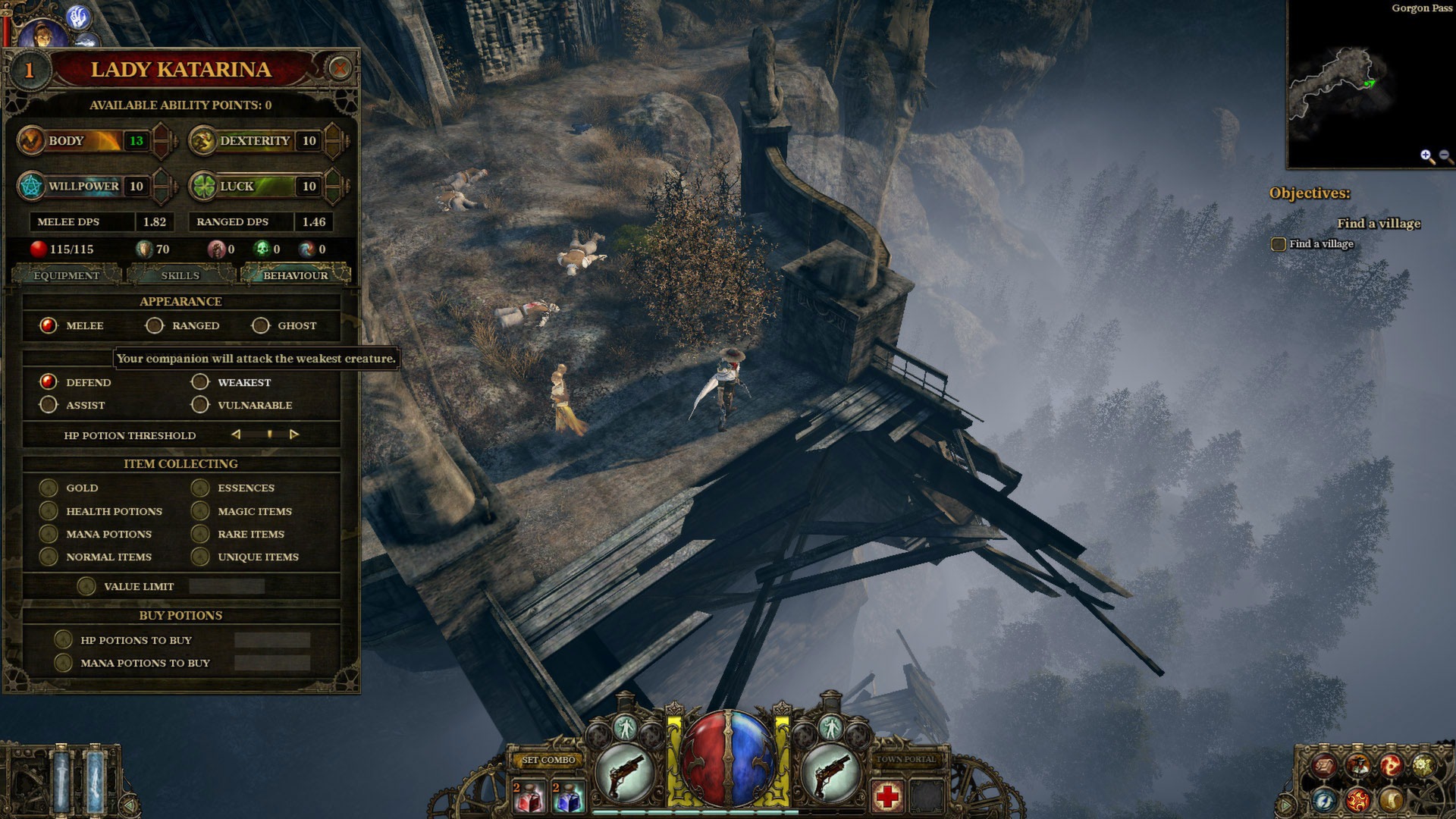Viewport: 1456px width, 819px height.
Task: Adjust the HP Potion Threshold slider
Action: 269,435
